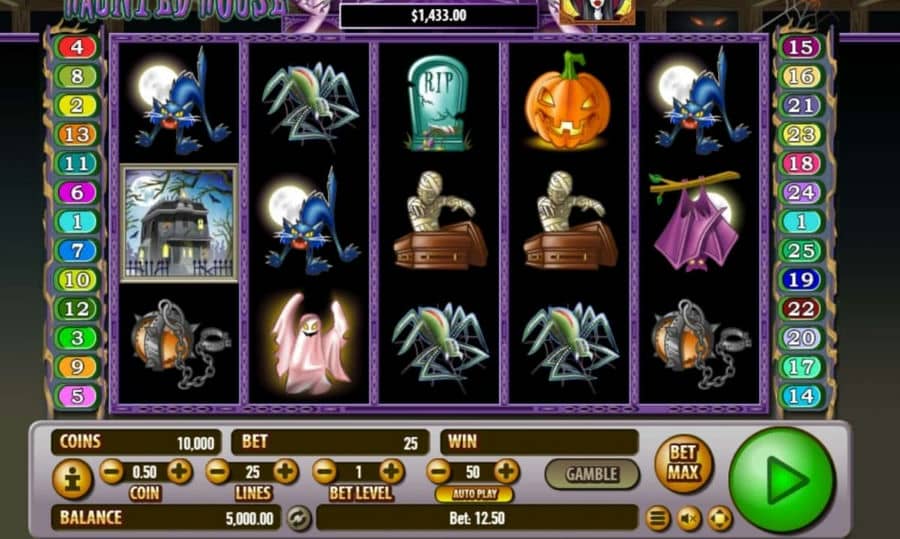Spin the reels with the green play button
Image resolution: width=900 pixels, height=539 pixels.
(781, 480)
